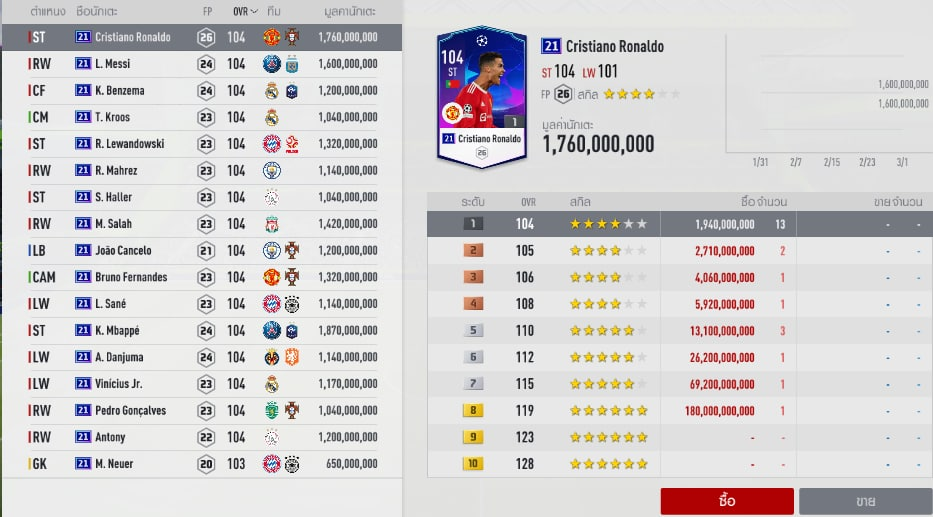Select Vinícius Jr. from the list
Screen dimensions: 933x517
(200, 383)
